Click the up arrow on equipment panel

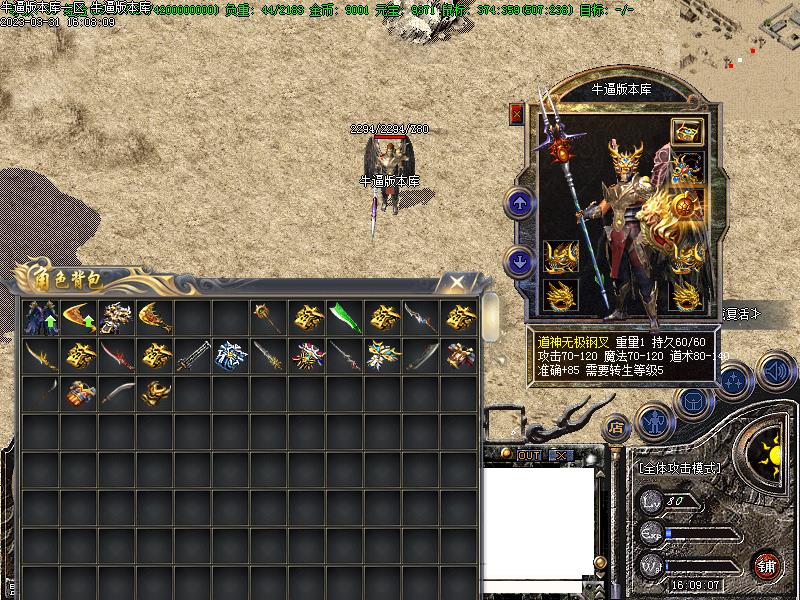coord(519,204)
